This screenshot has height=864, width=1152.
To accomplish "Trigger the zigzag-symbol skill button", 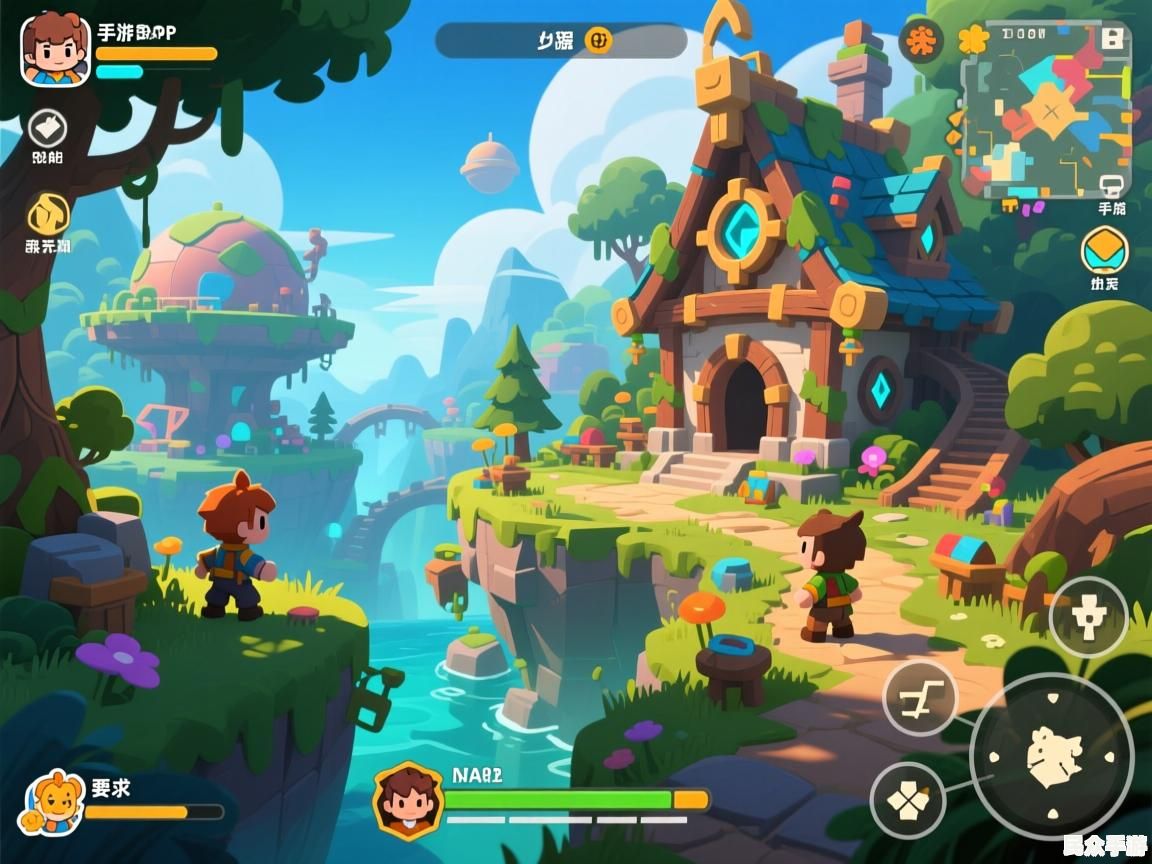I will (919, 697).
